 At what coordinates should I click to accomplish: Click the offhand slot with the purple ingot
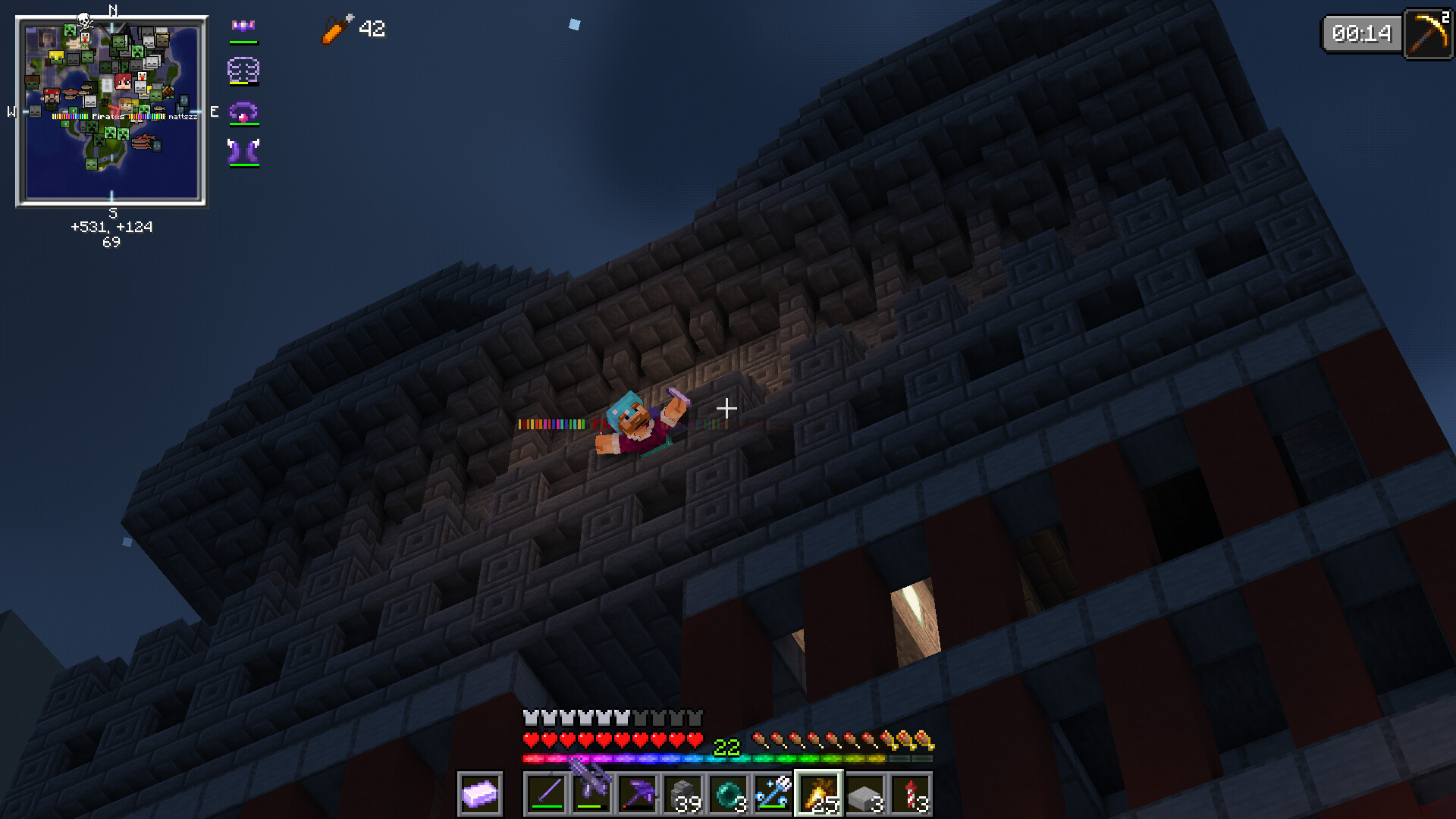click(480, 794)
